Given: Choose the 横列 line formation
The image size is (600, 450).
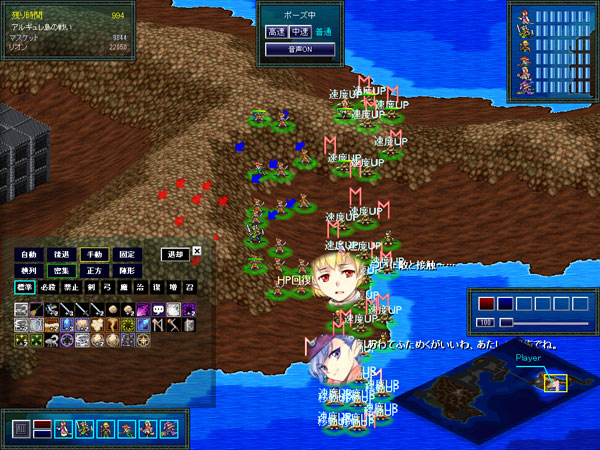Looking at the screenshot, I should 28,271.
